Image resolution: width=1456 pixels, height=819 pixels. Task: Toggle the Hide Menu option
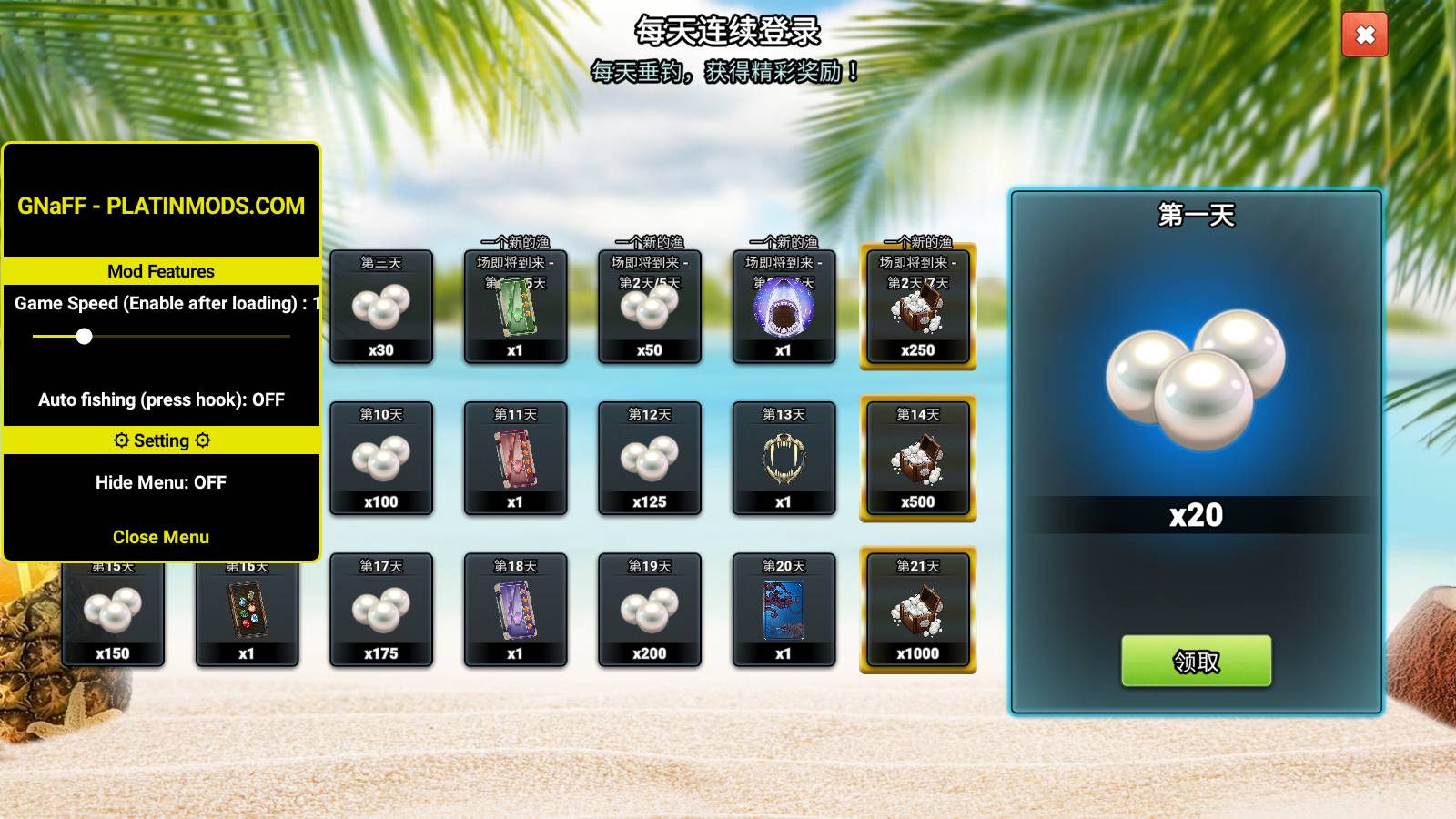[161, 482]
